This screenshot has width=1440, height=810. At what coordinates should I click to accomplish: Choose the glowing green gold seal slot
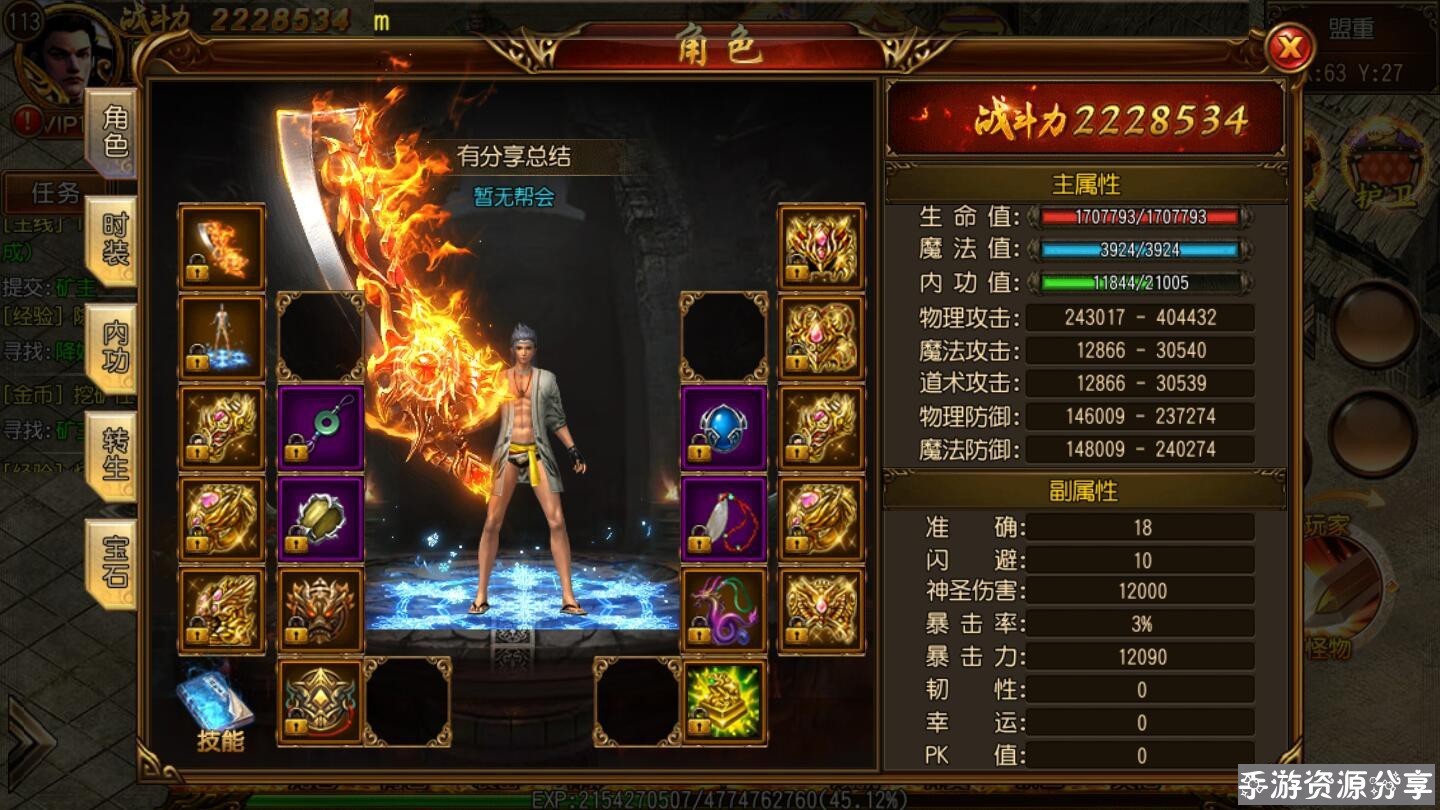click(724, 701)
